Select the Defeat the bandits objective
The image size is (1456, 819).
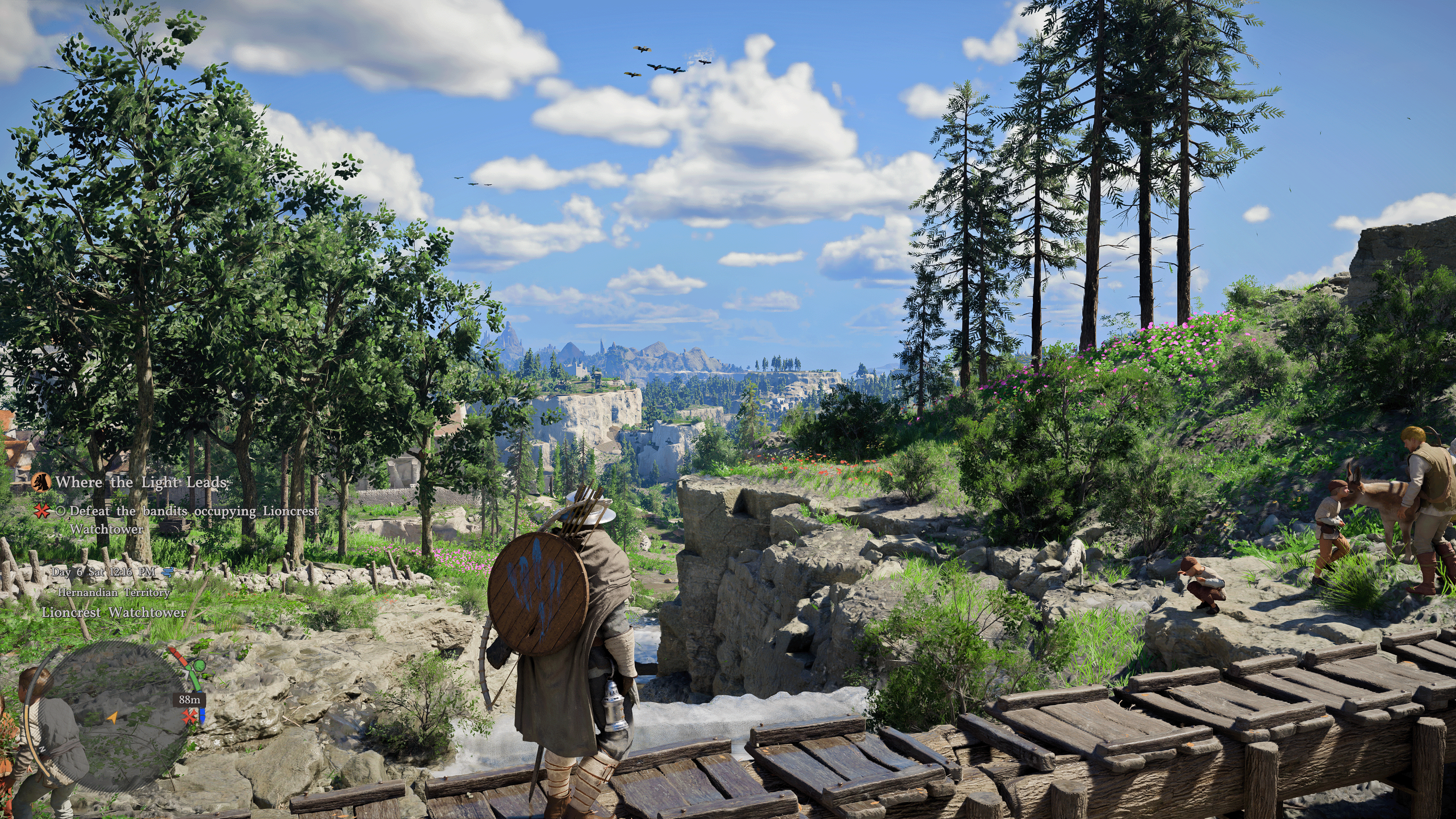pos(194,511)
